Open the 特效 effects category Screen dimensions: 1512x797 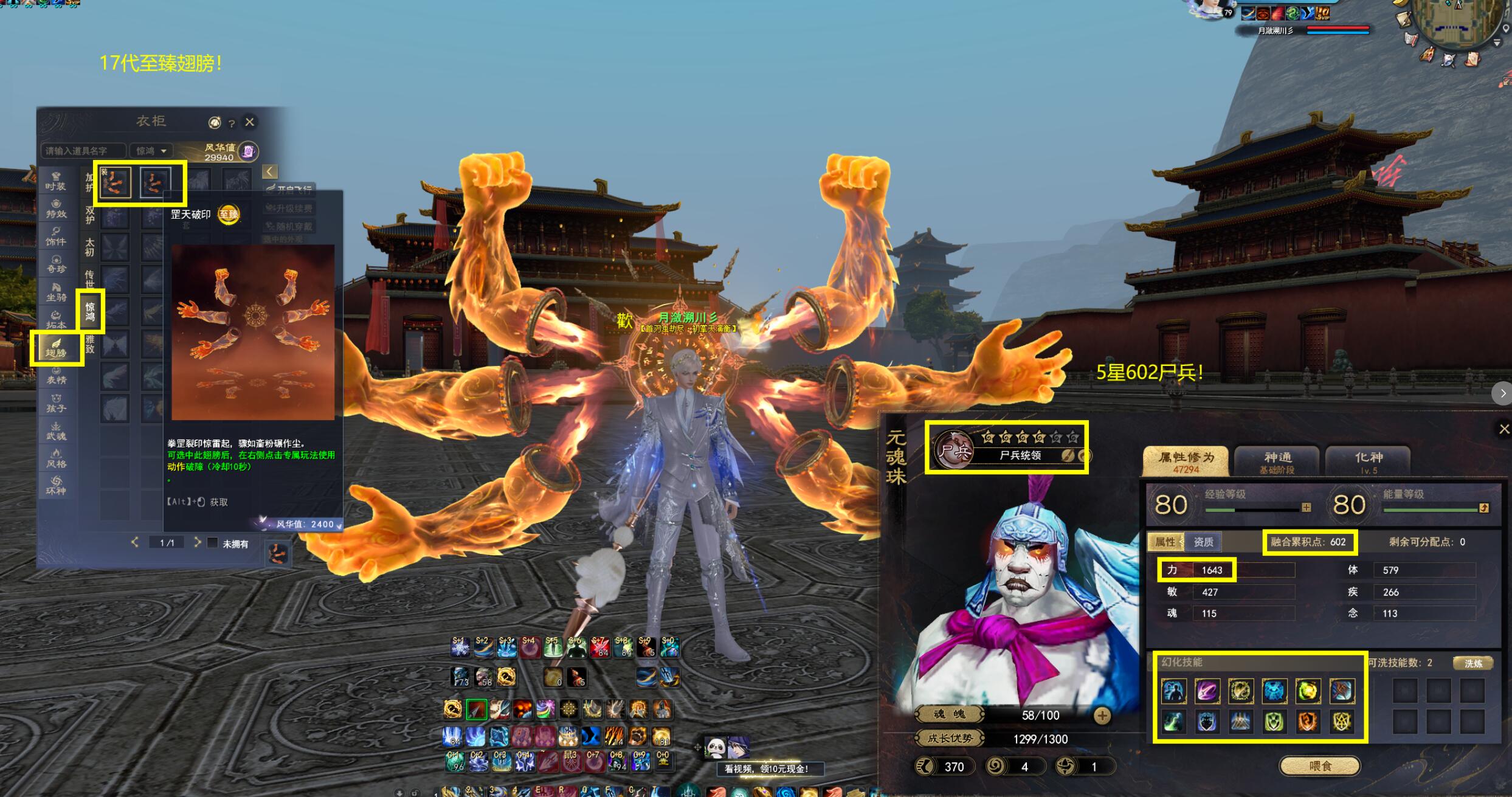click(x=56, y=209)
